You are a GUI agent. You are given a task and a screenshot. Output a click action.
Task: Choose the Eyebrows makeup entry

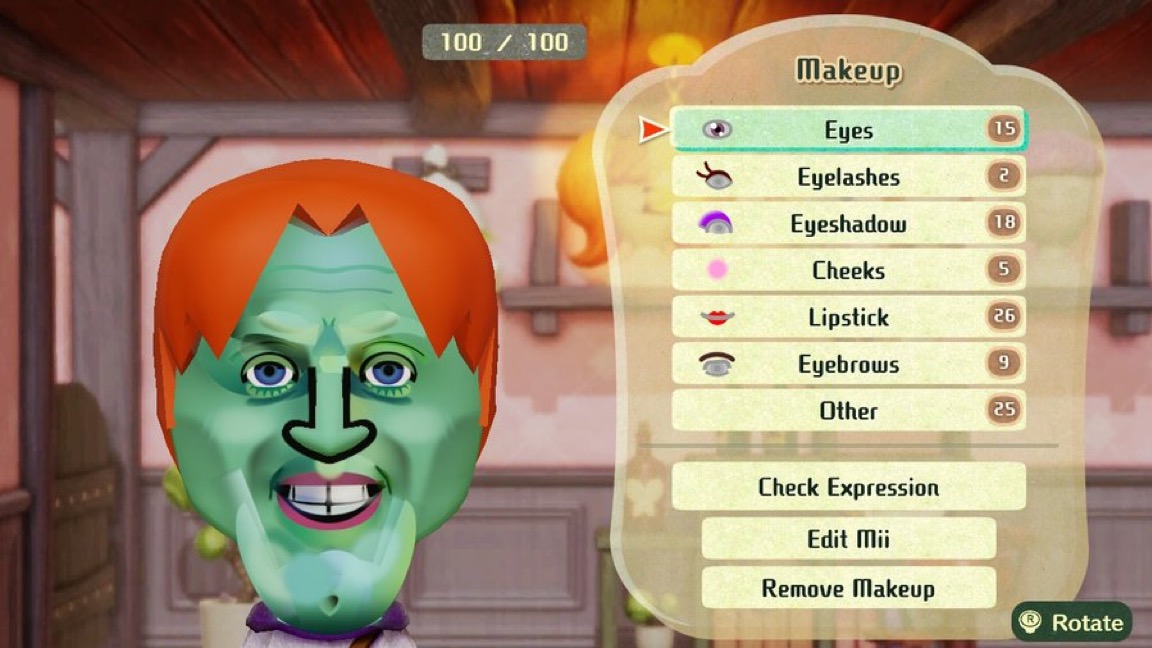pyautogui.click(x=848, y=364)
